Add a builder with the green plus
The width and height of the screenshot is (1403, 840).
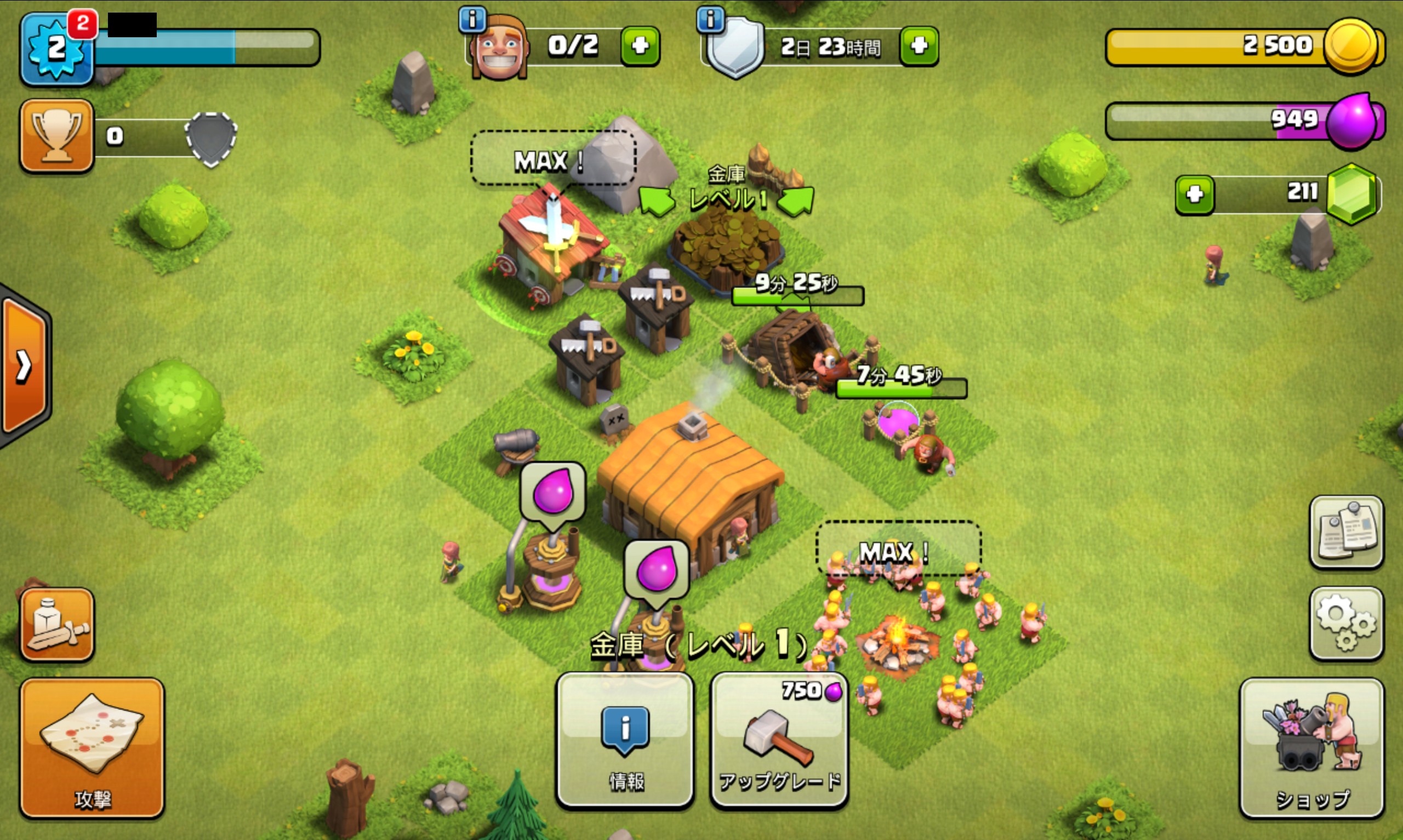click(640, 45)
